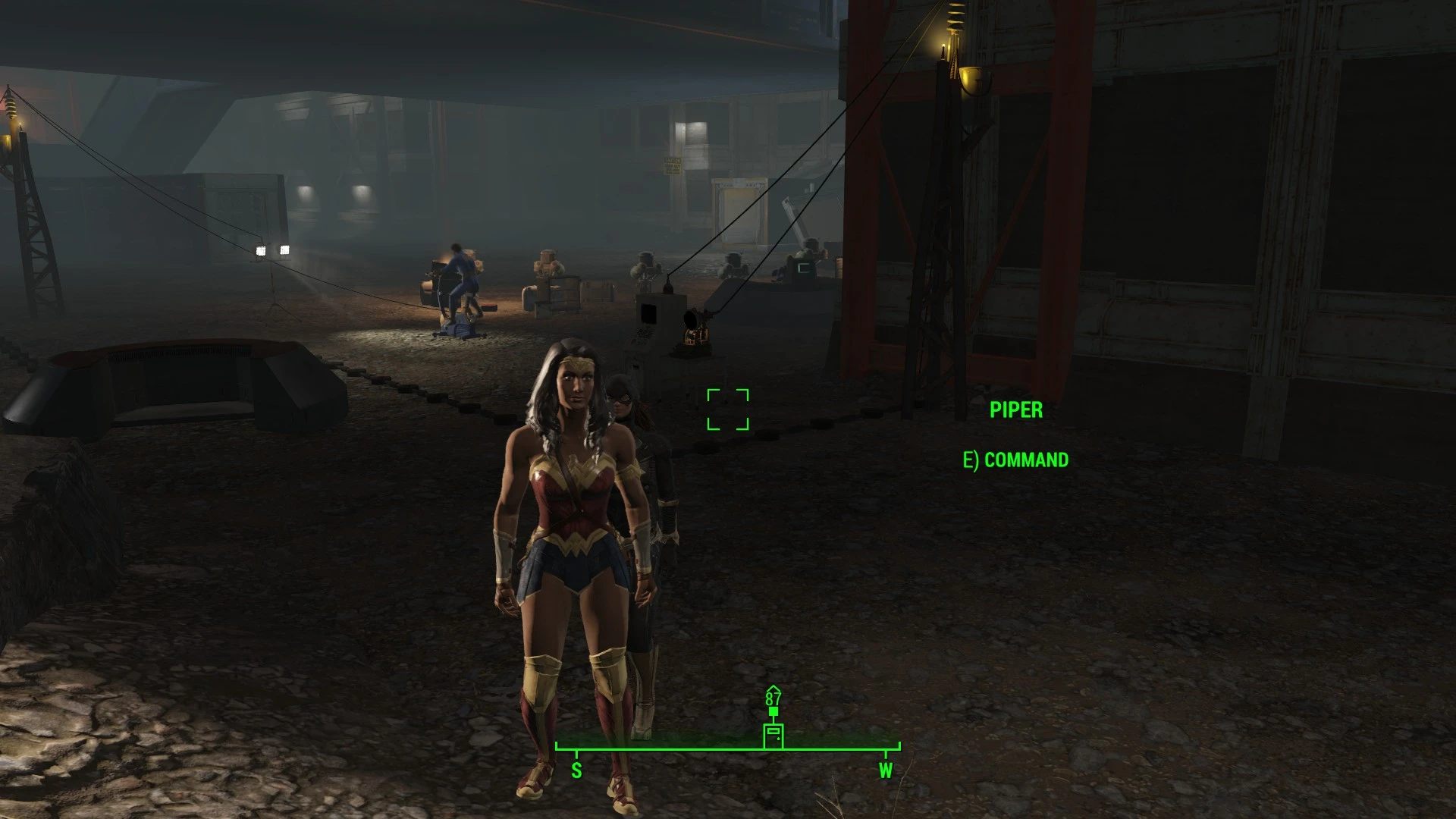The width and height of the screenshot is (1456, 819).
Task: Click the PIPER name label
Action: tap(1016, 410)
